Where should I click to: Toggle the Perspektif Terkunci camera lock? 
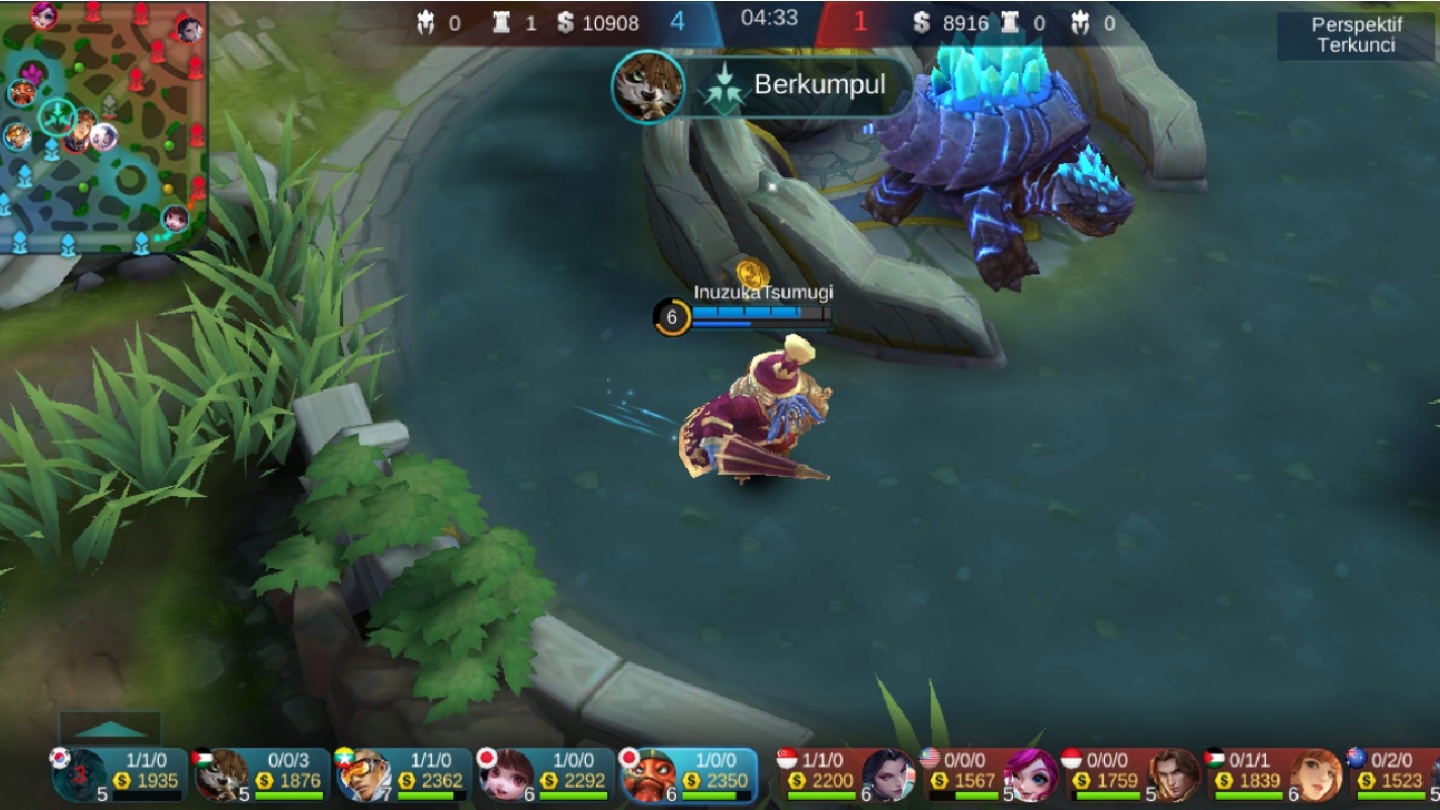(1356, 36)
